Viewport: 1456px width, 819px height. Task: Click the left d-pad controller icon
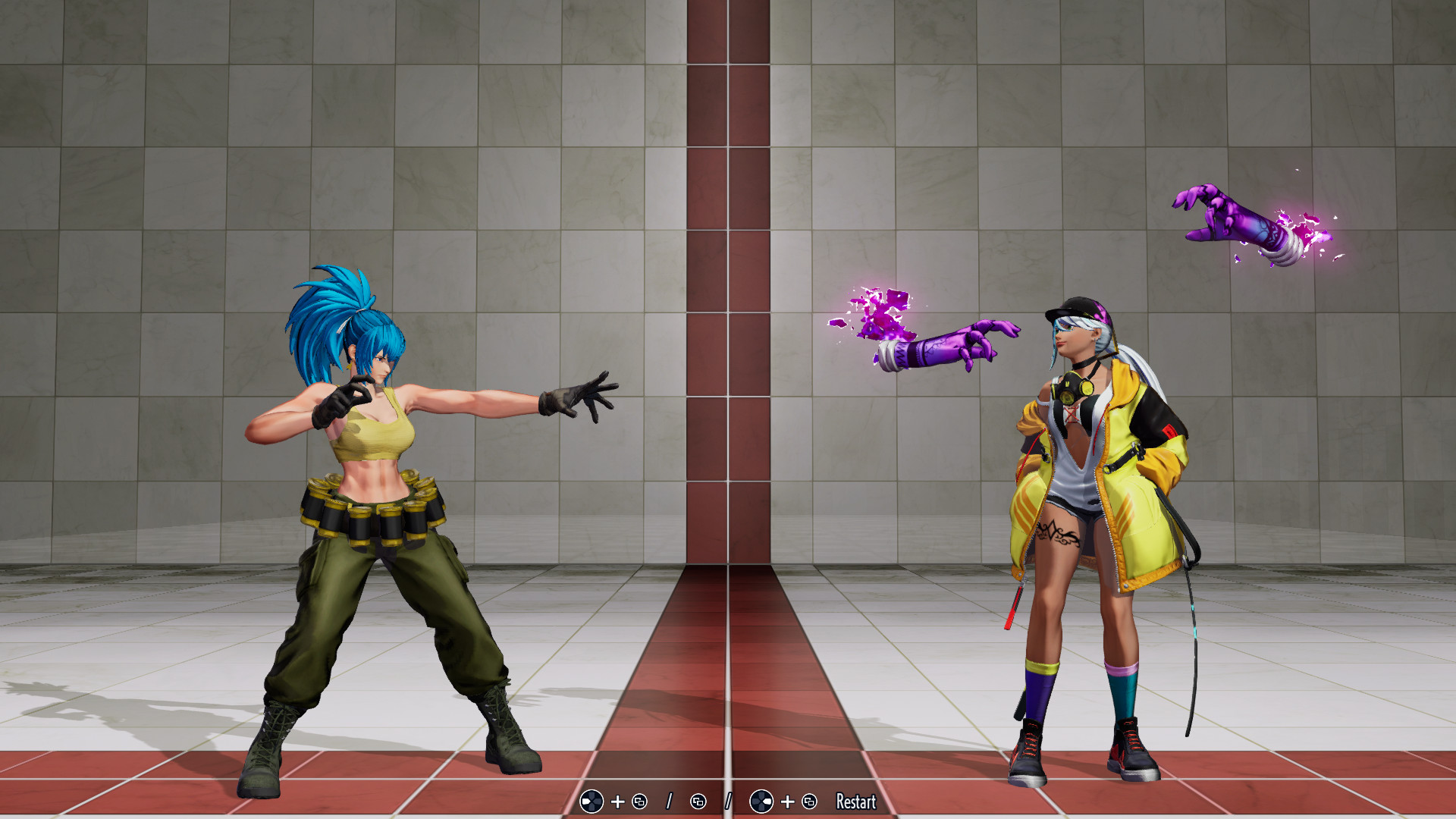(x=591, y=801)
